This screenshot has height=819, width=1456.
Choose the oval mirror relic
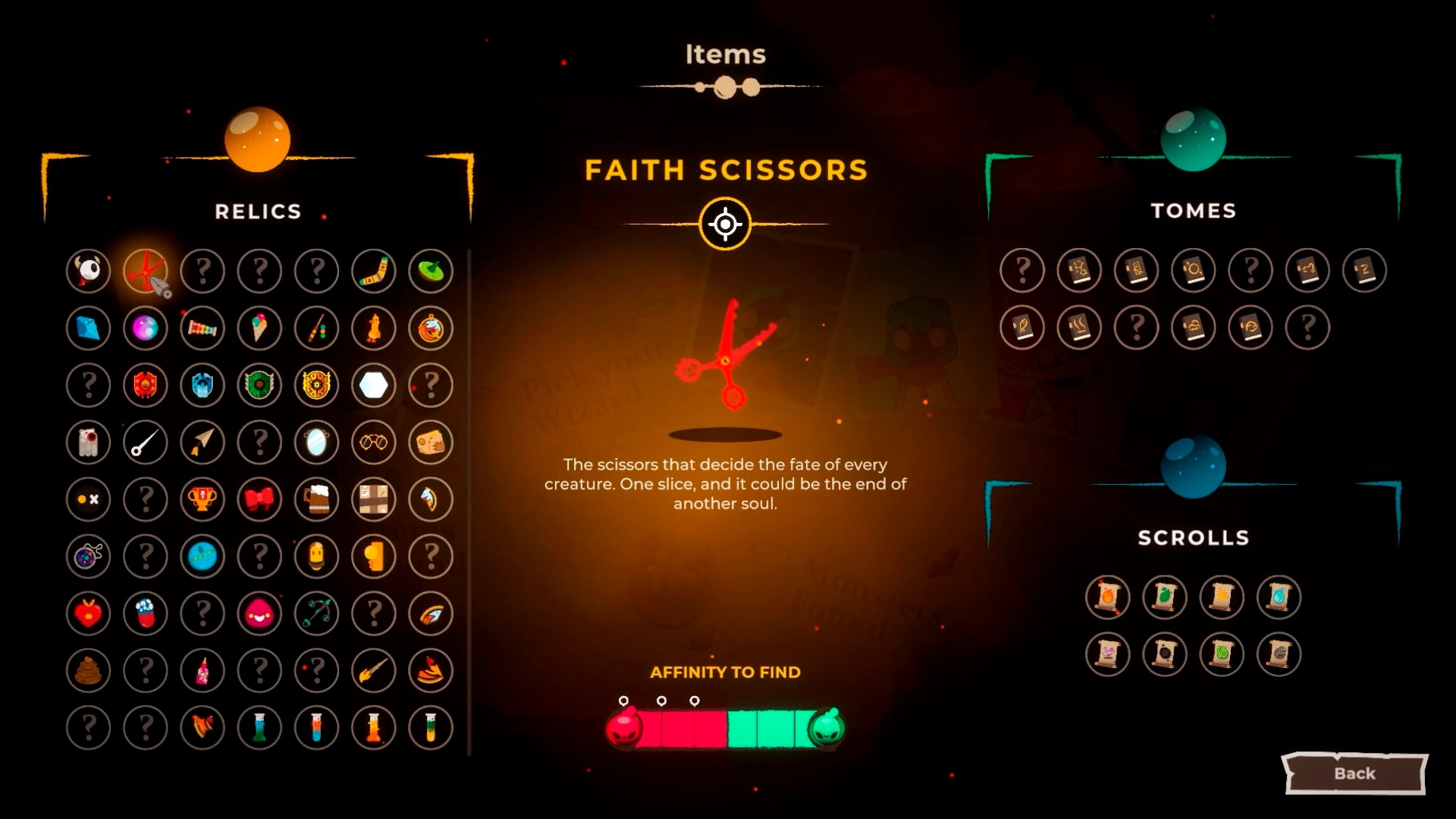pyautogui.click(x=317, y=442)
